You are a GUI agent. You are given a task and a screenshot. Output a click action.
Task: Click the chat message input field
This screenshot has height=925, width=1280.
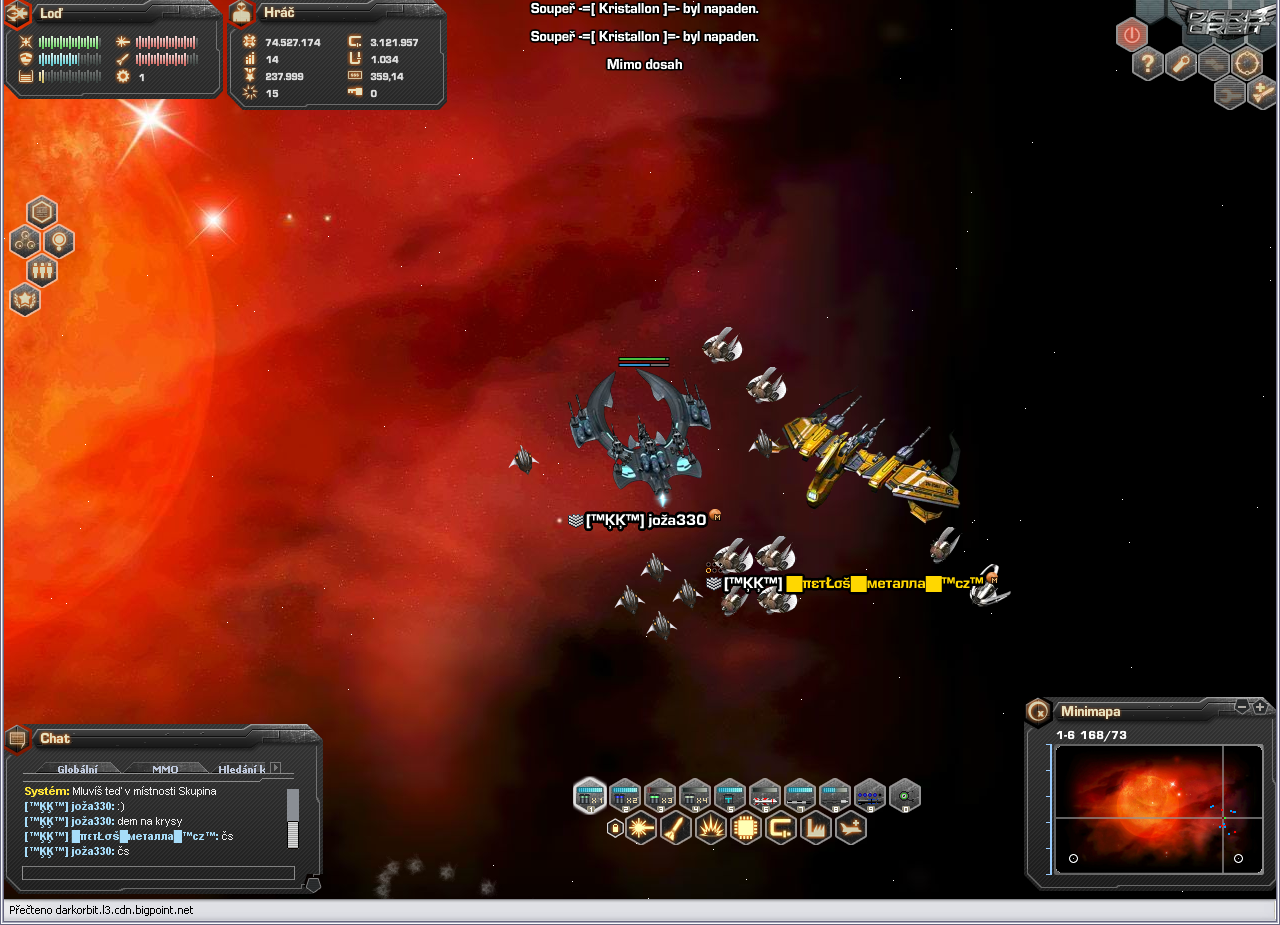[x=158, y=873]
